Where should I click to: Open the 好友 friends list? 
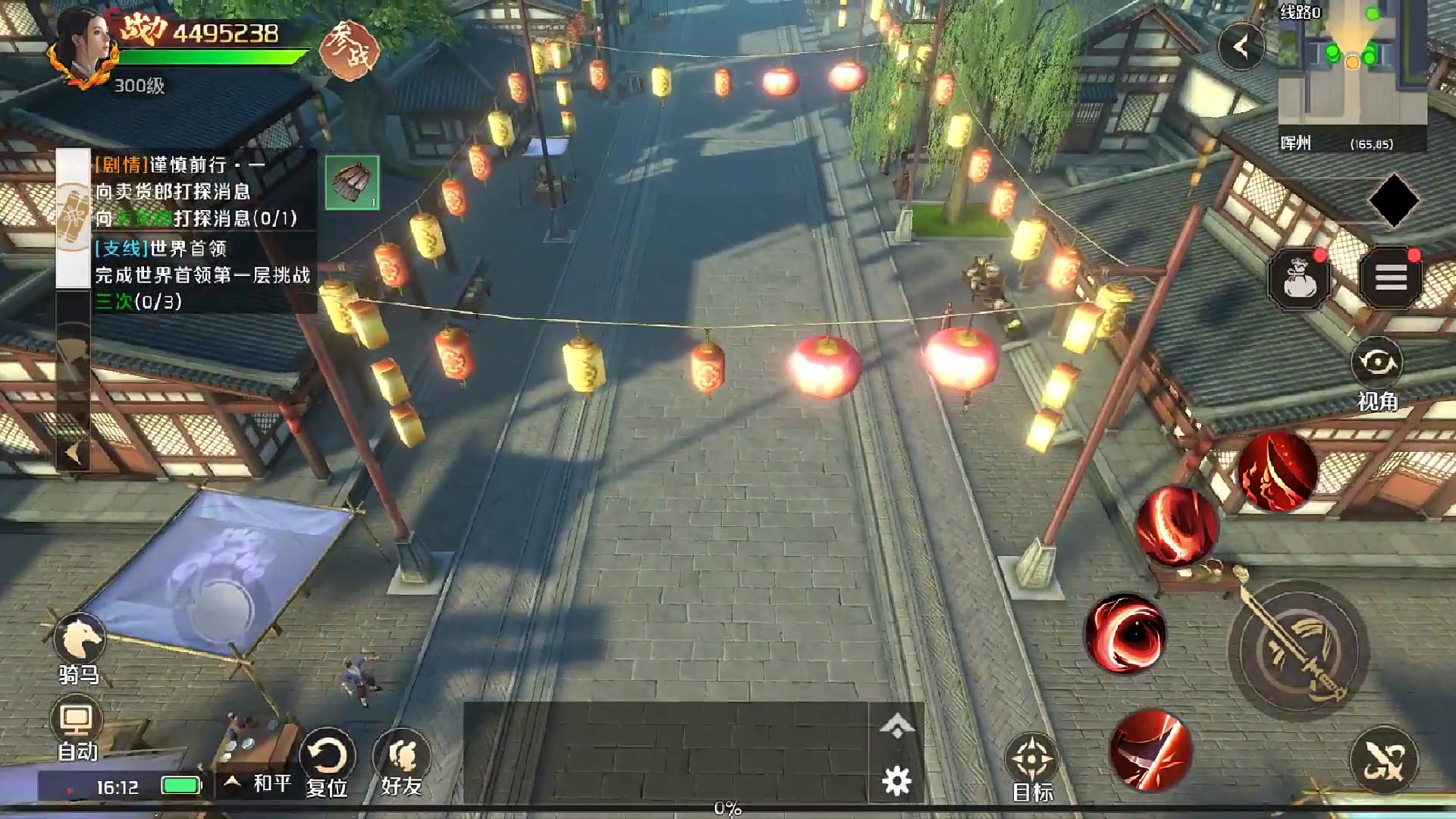[x=401, y=761]
